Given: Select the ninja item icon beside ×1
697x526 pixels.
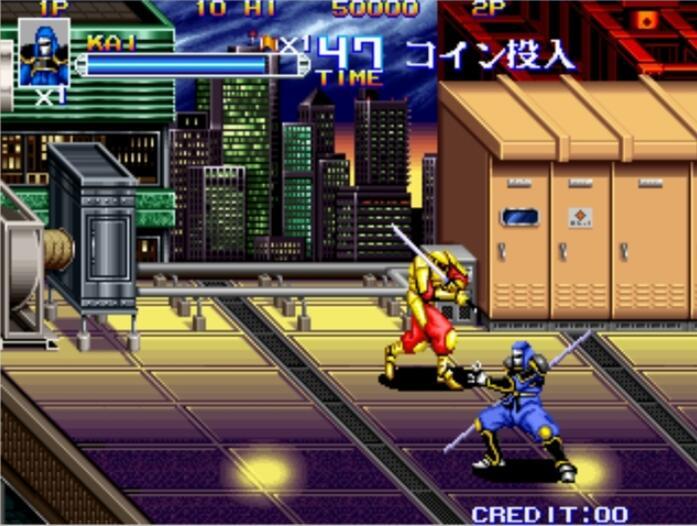Looking at the screenshot, I should click(266, 42).
